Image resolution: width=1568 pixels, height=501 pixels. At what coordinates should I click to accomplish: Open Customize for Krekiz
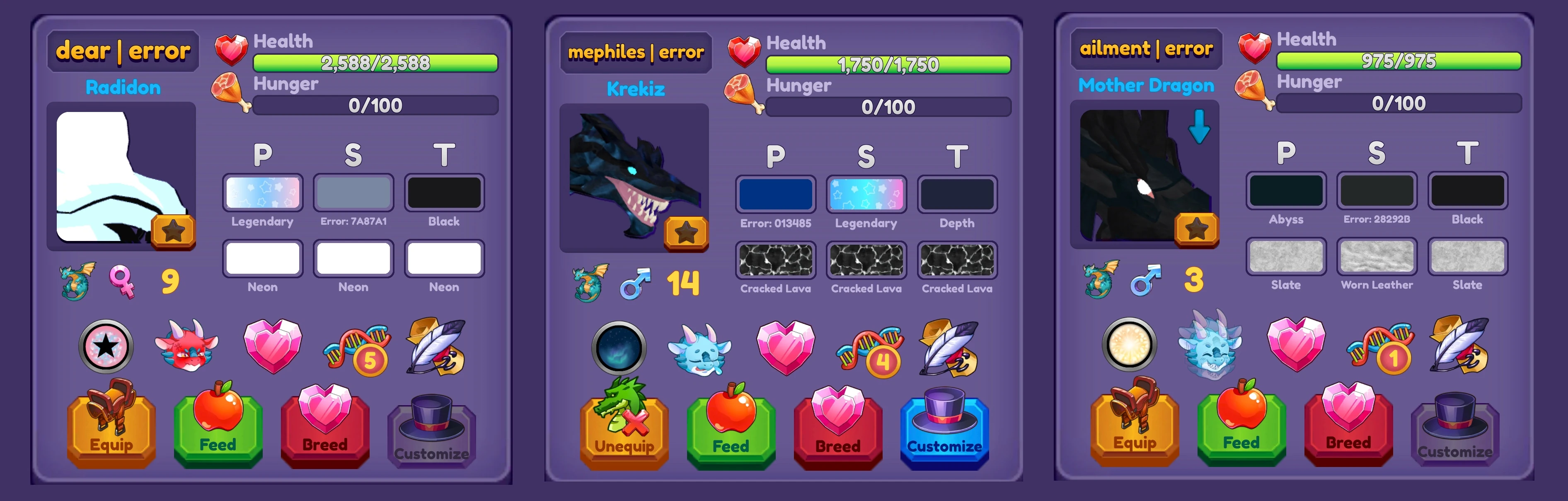(944, 433)
